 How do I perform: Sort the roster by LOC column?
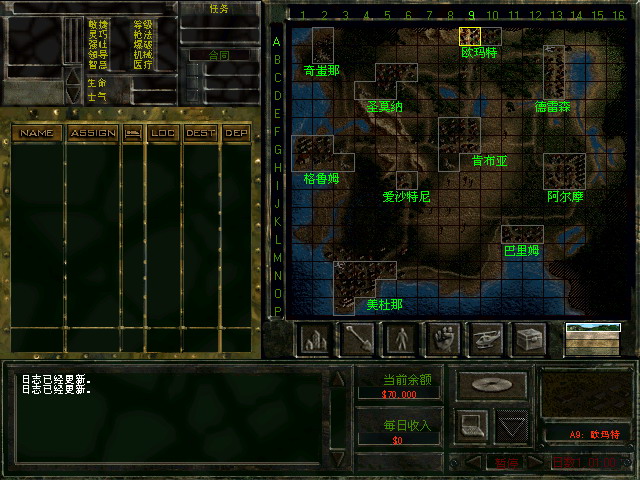163,132
